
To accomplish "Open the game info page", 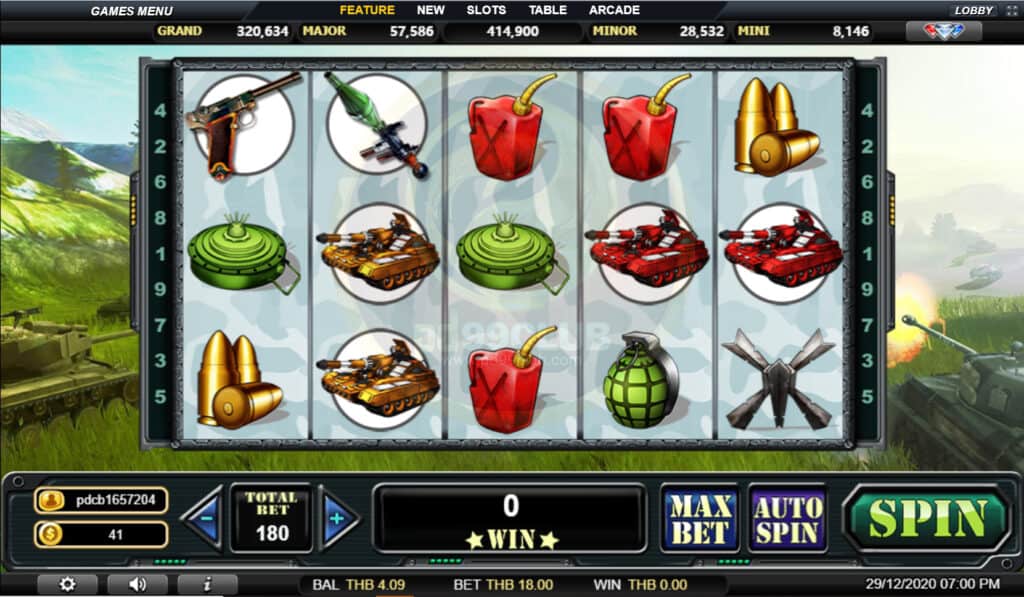I will coord(206,584).
